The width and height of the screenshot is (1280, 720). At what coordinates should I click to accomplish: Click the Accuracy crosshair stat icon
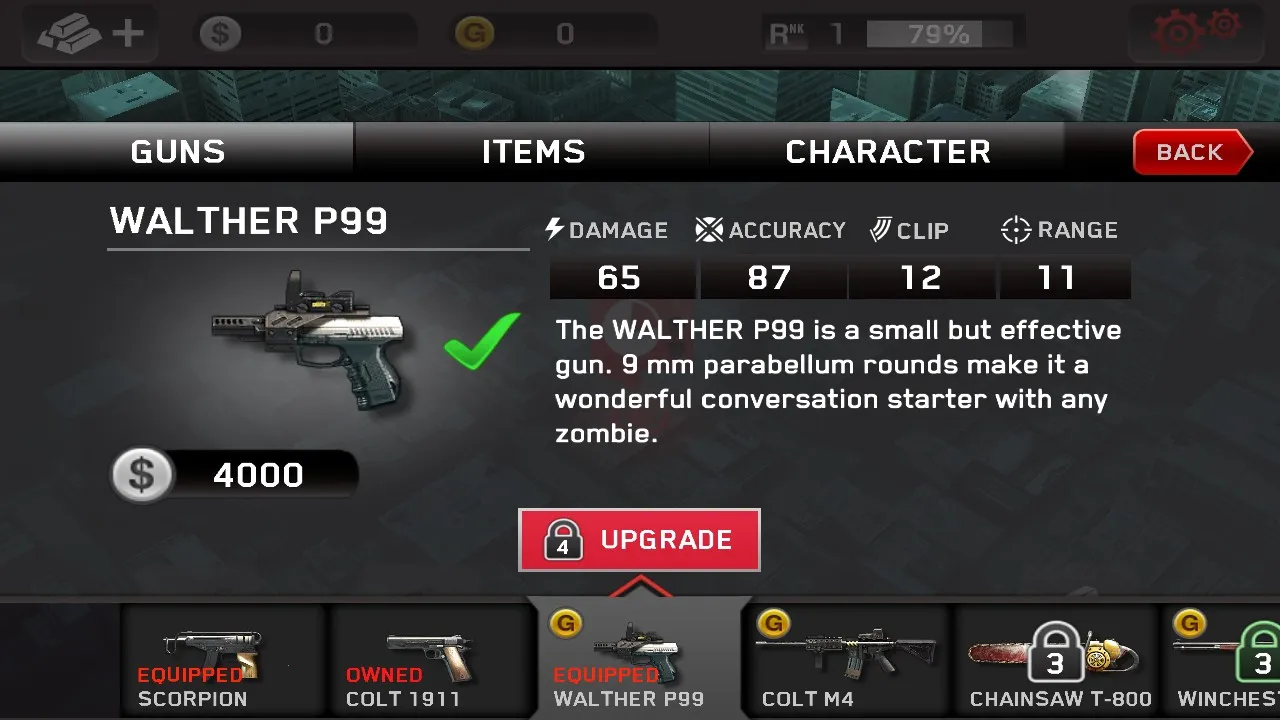tap(707, 229)
